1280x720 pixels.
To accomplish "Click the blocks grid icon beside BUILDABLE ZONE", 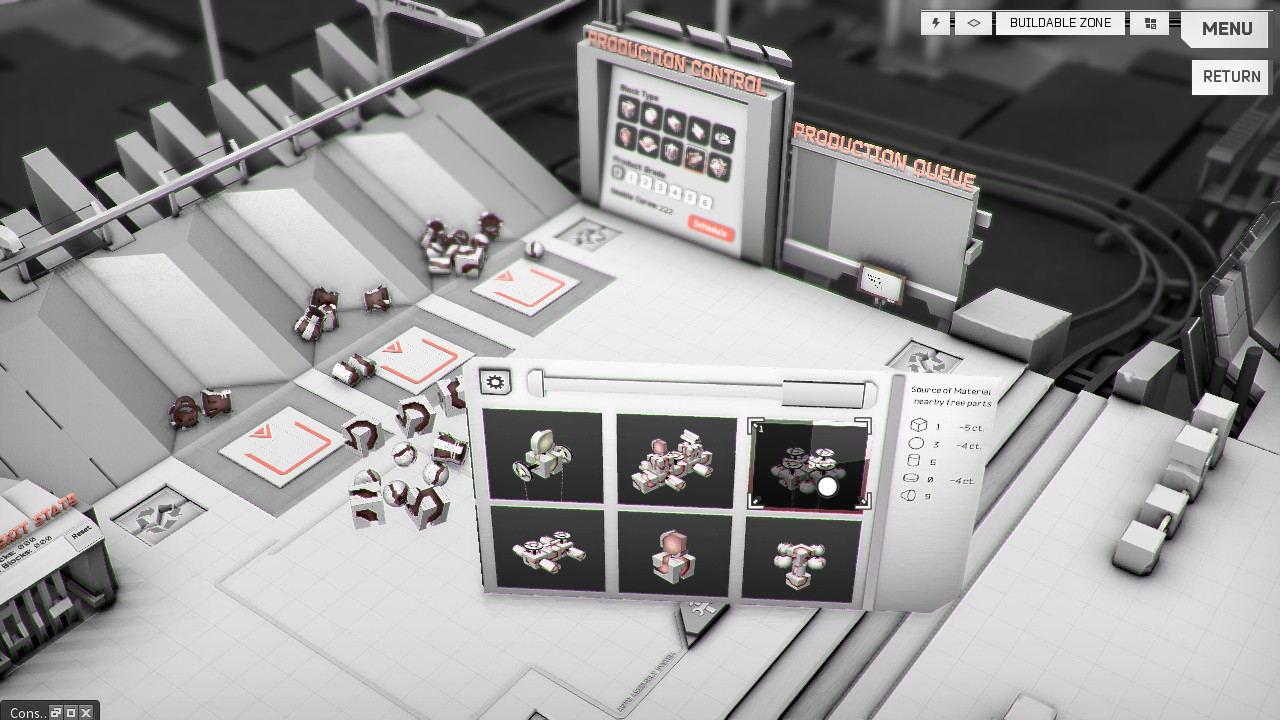I will (1149, 22).
